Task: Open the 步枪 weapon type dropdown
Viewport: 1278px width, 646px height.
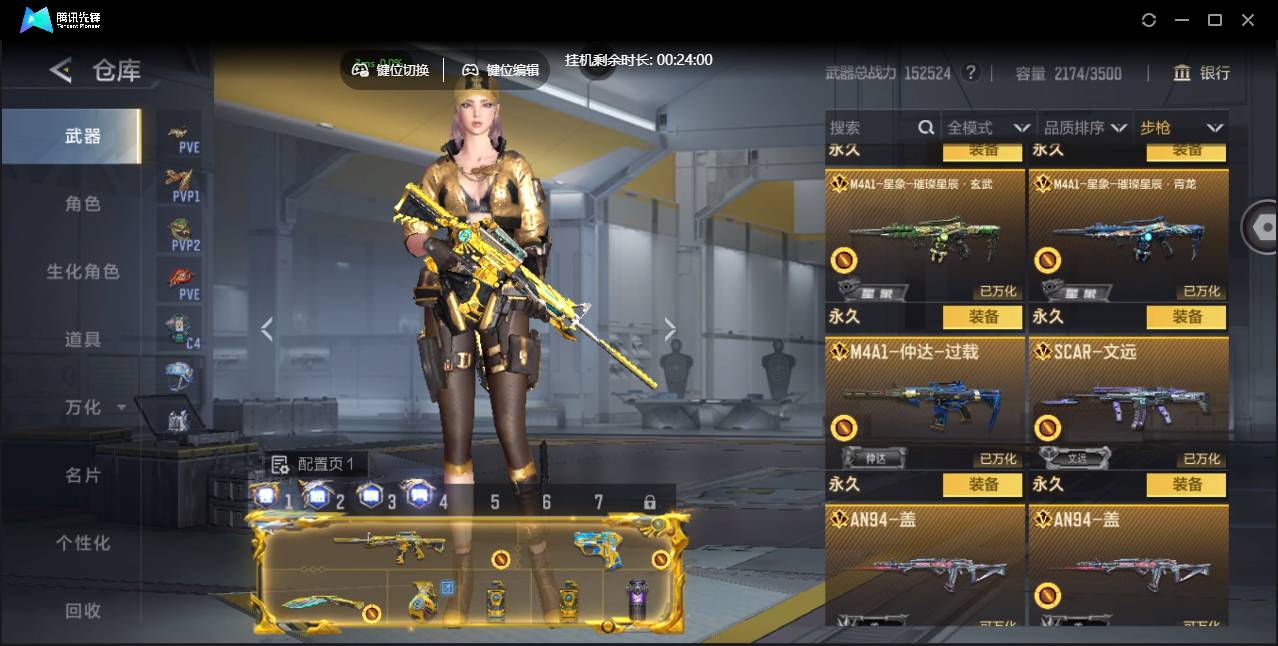Action: pyautogui.click(x=1181, y=128)
